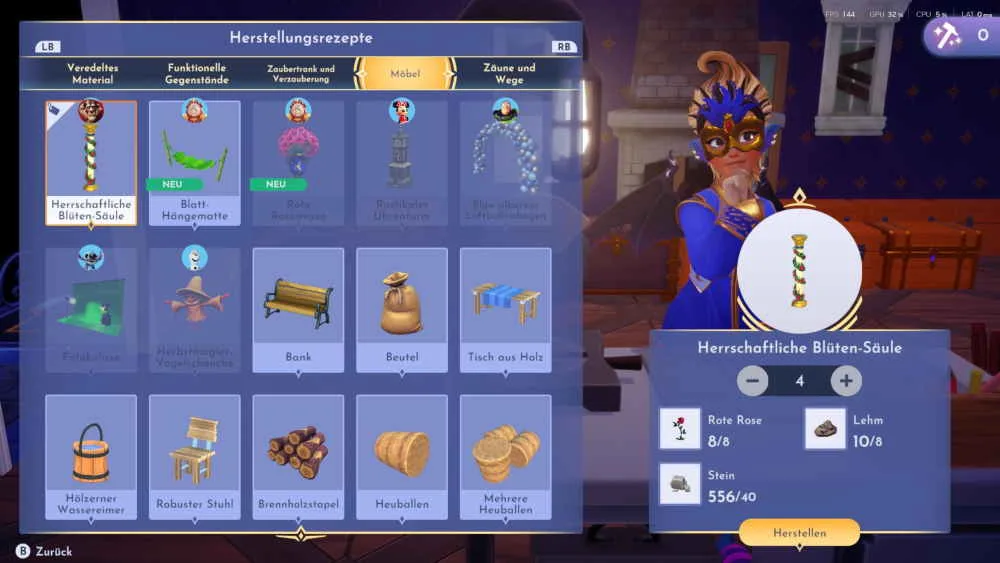Pick the Heuballen recipe
The width and height of the screenshot is (1000, 563).
click(x=402, y=457)
